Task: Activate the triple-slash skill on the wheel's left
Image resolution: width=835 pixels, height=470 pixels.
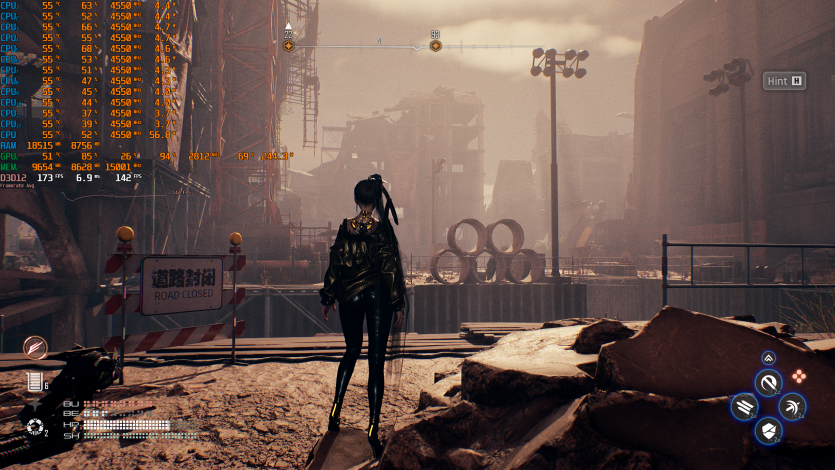Action: pos(744,407)
